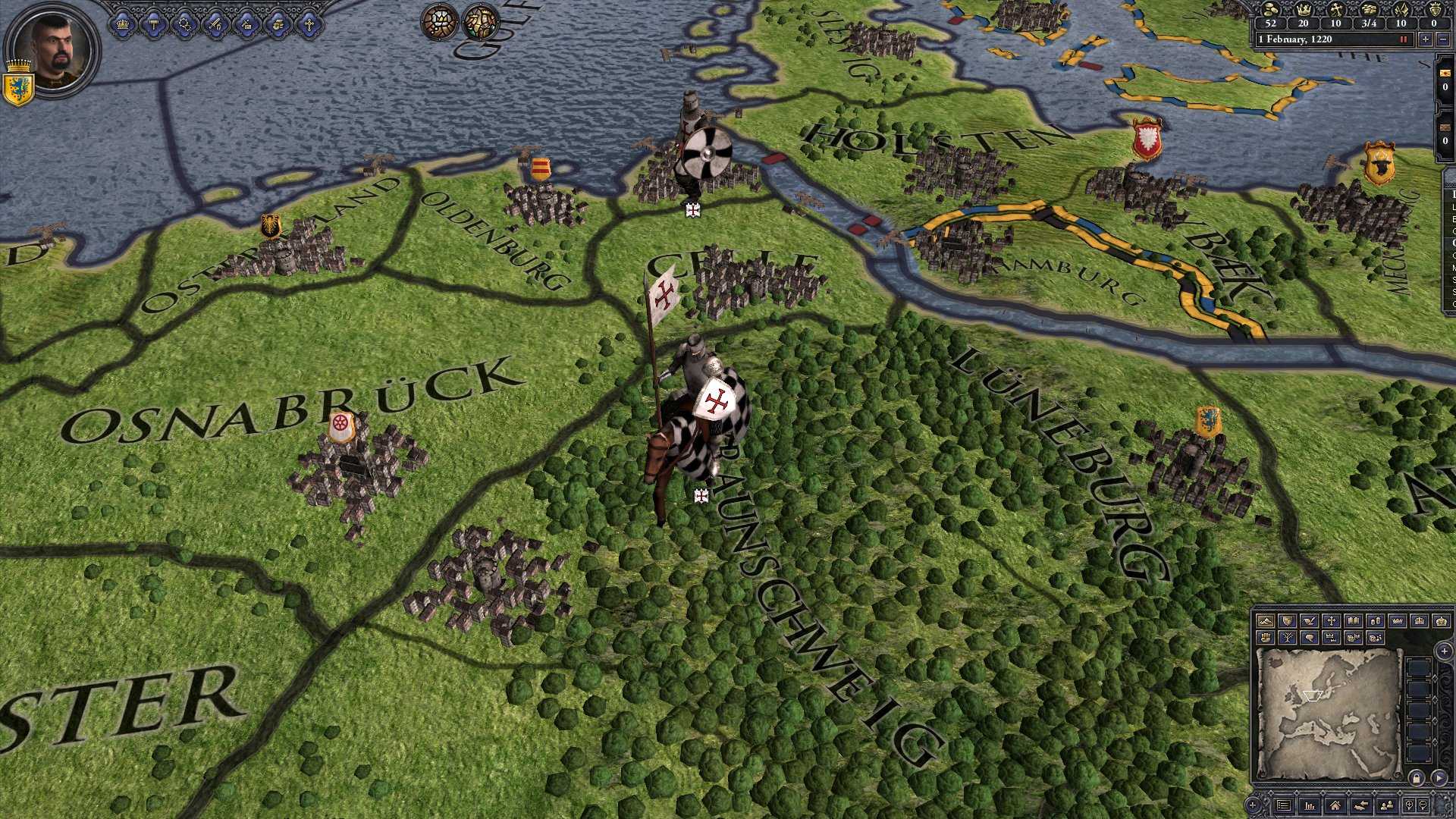The image size is (1456, 819).
Task: Switch to realms map mode shield icon
Action: coord(1288,622)
